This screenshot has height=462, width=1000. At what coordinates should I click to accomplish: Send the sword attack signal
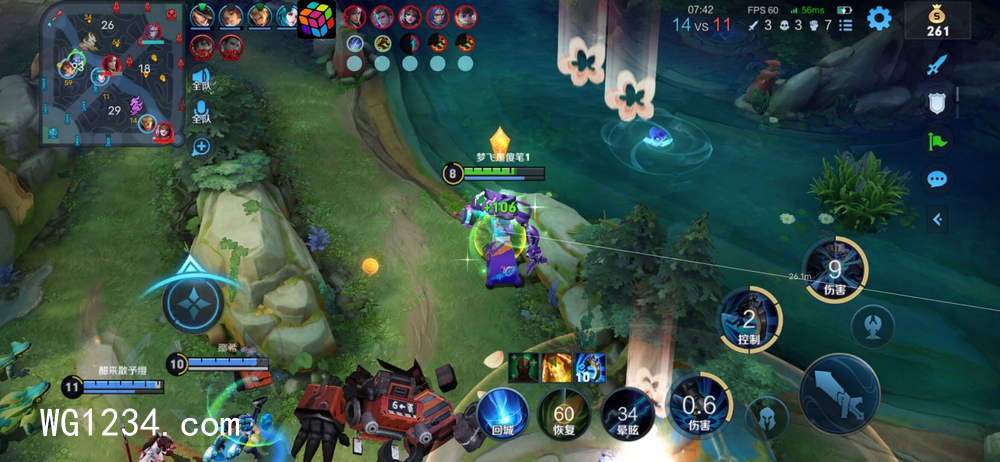pyautogui.click(x=936, y=66)
